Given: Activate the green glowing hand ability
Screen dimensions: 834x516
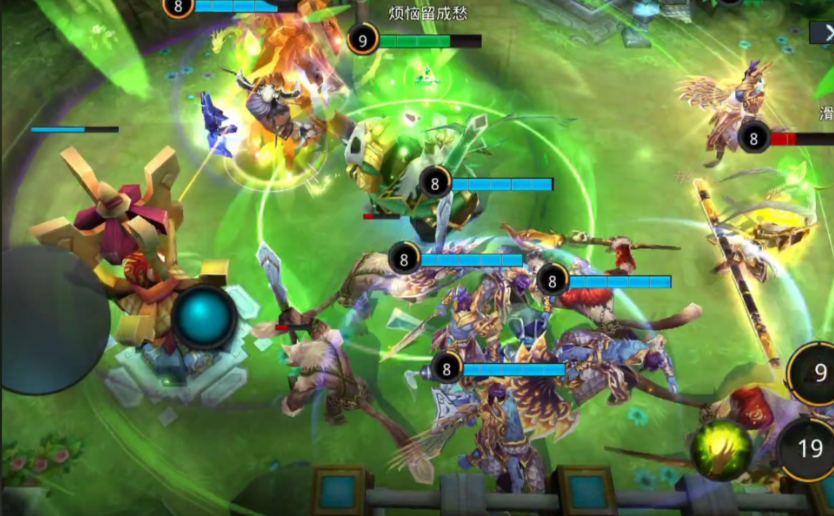Looking at the screenshot, I should 721,449.
